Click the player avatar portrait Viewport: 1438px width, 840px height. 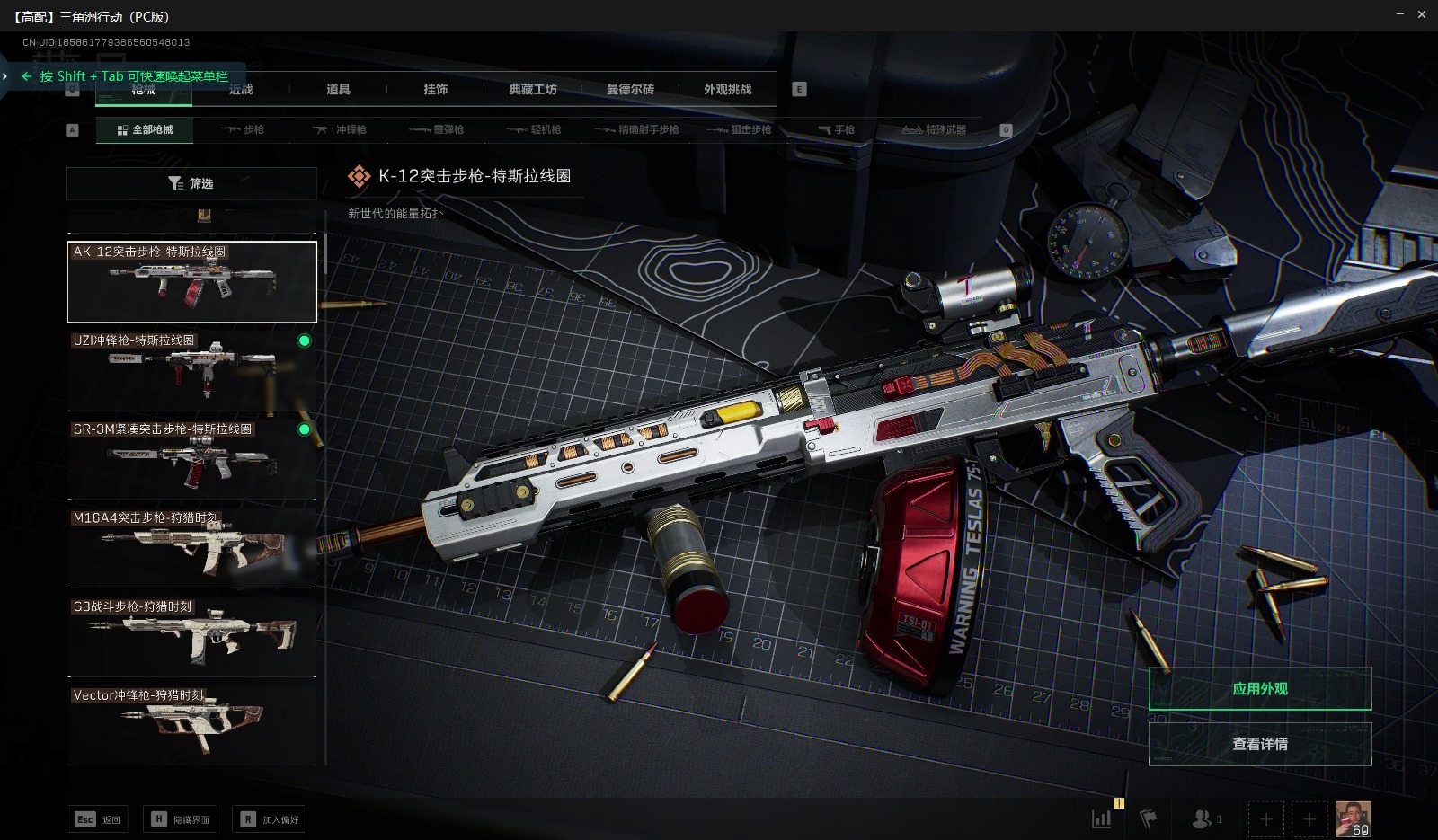click(x=1353, y=818)
